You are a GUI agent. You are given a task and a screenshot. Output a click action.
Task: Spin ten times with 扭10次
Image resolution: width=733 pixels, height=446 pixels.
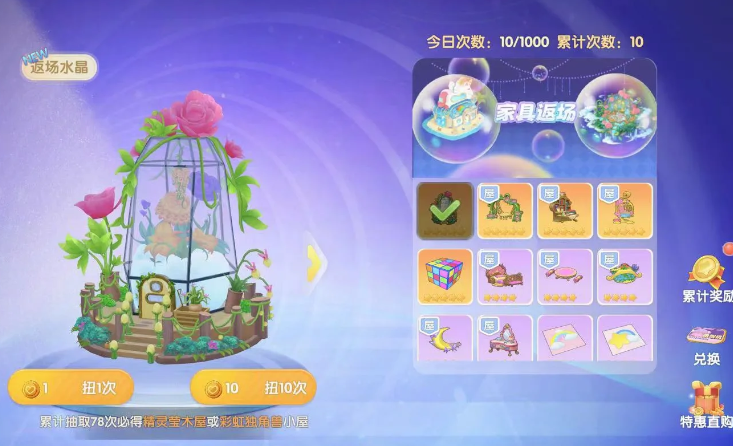point(253,387)
